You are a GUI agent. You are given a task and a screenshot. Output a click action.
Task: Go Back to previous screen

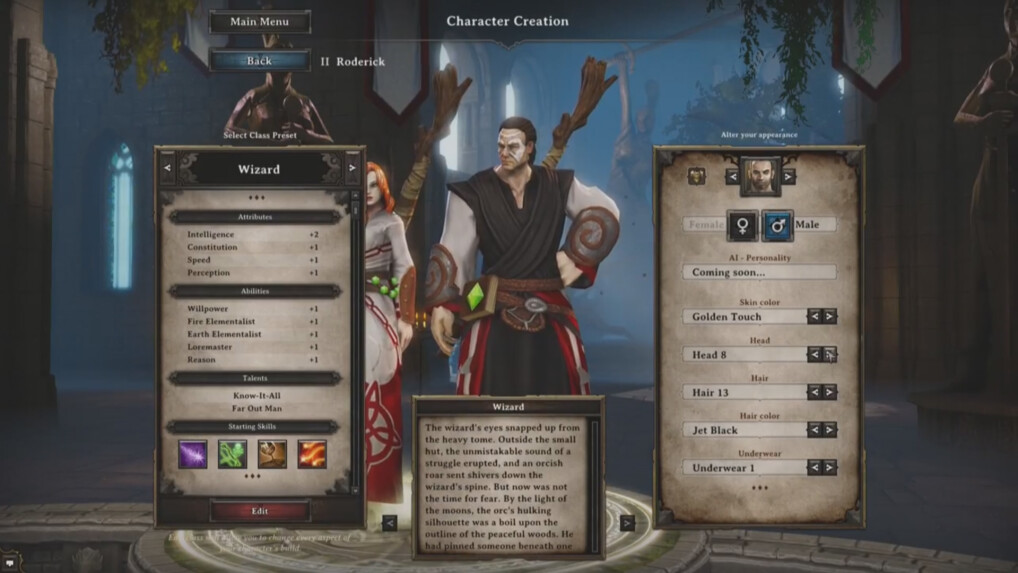tap(259, 61)
